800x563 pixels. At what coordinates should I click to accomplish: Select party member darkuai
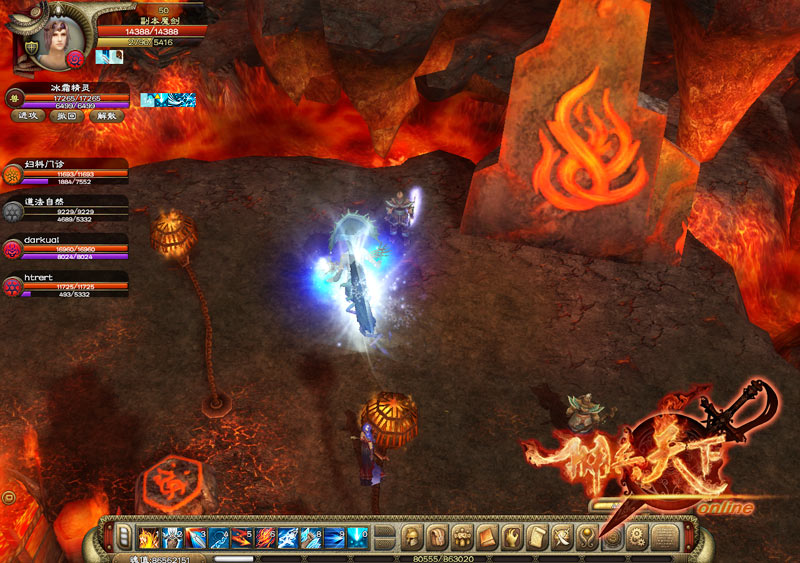pyautogui.click(x=65, y=248)
